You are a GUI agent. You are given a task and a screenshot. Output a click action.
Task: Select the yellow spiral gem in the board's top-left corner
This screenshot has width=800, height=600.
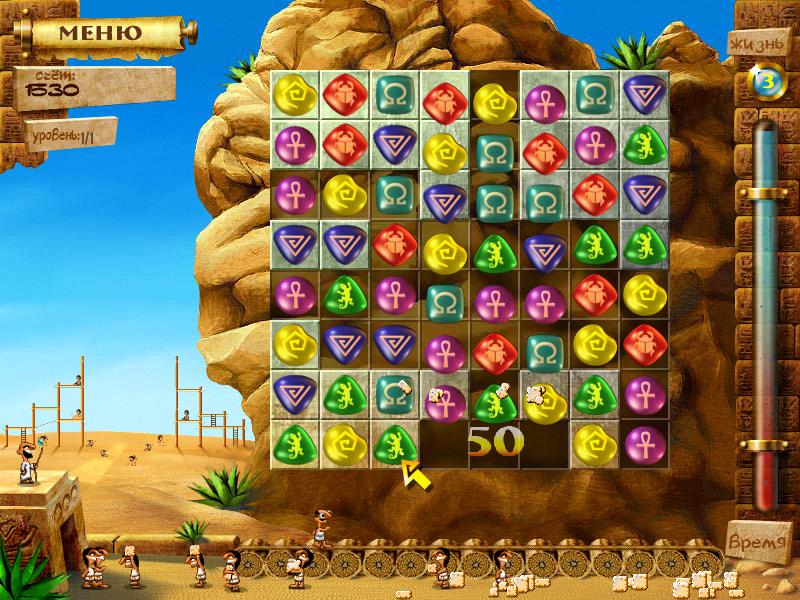pos(295,95)
